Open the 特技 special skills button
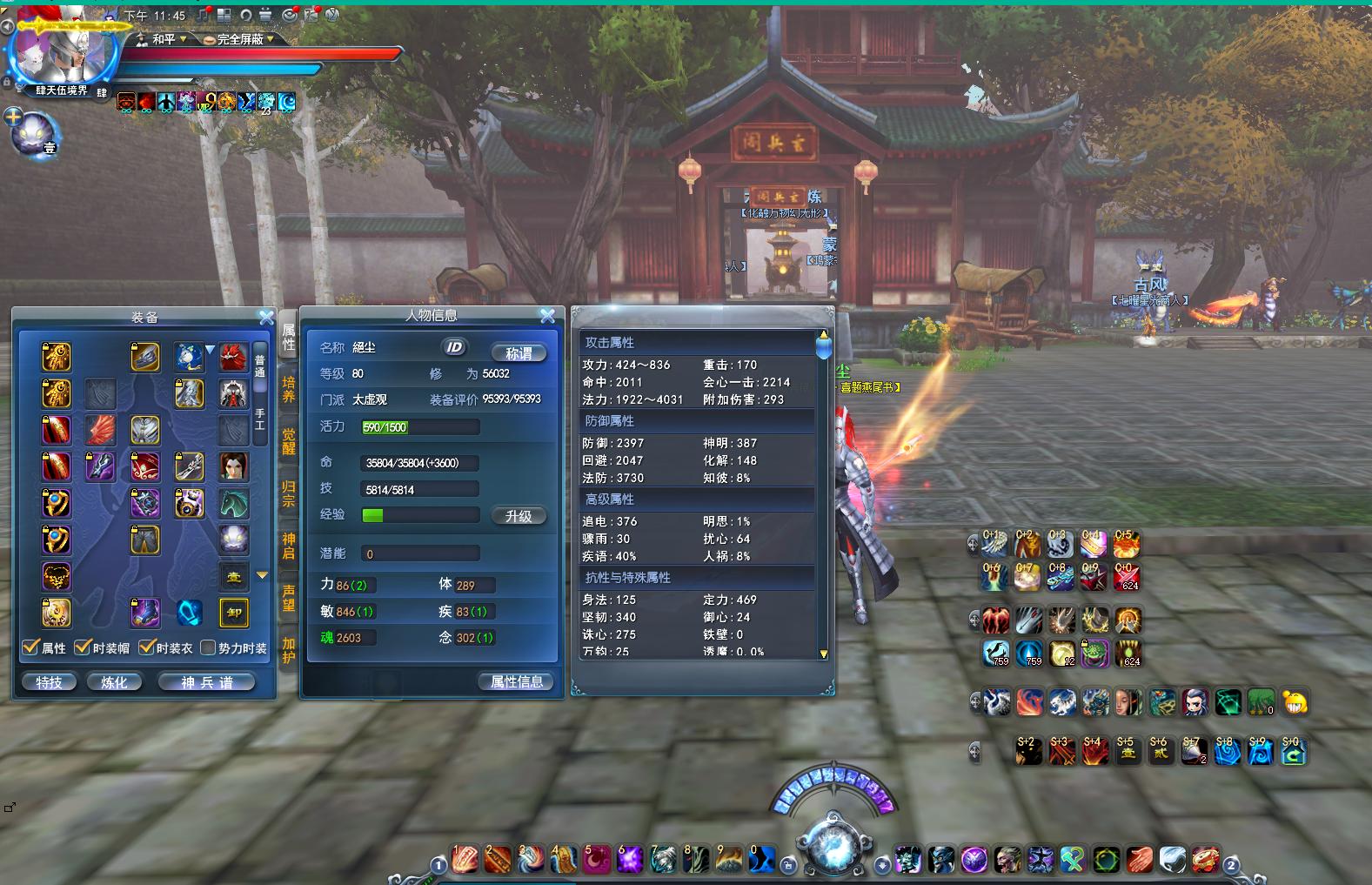Image resolution: width=1372 pixels, height=885 pixels. point(50,682)
